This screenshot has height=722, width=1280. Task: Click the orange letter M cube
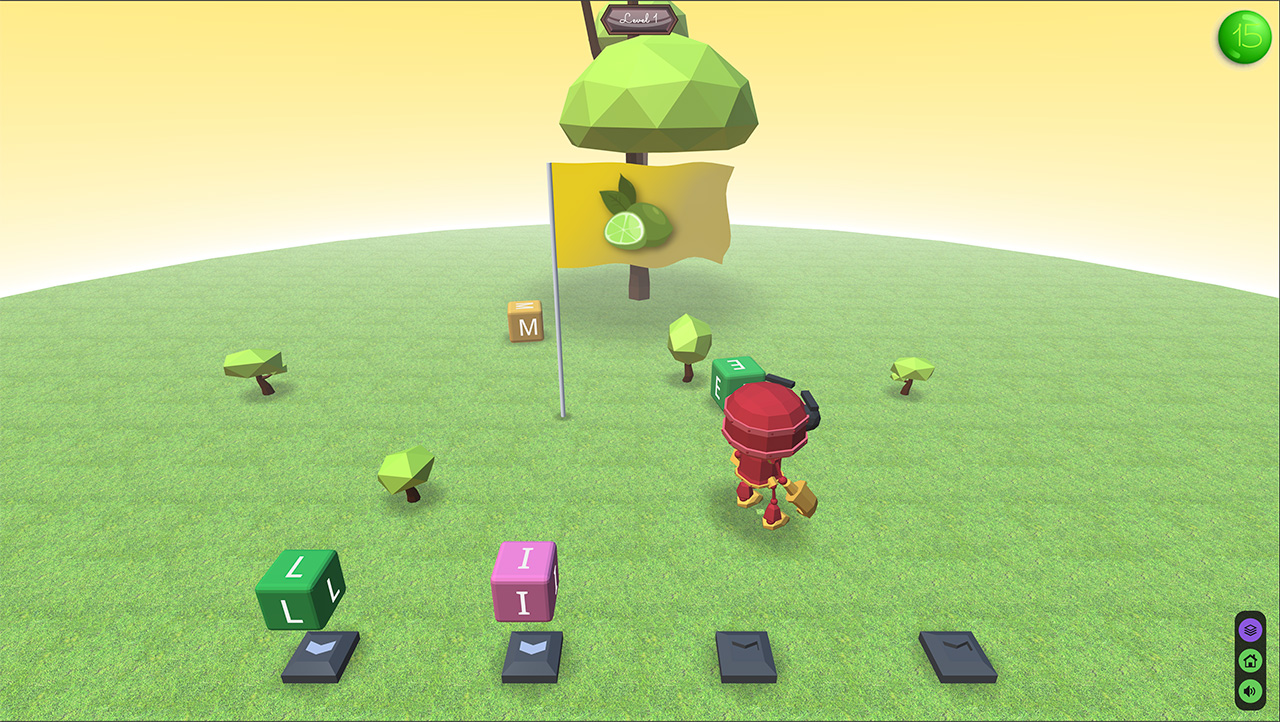point(524,322)
